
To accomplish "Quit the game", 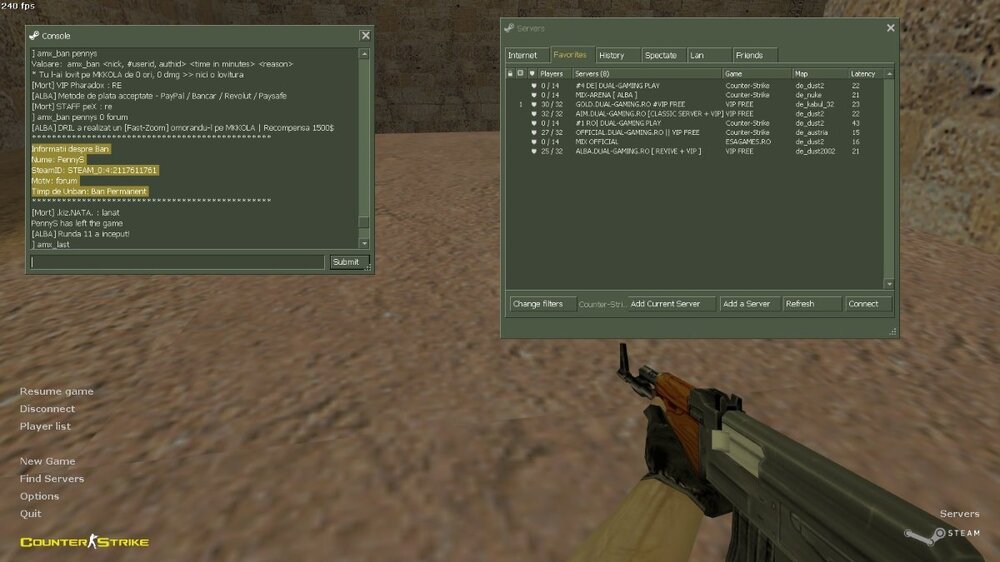I will pyautogui.click(x=30, y=513).
